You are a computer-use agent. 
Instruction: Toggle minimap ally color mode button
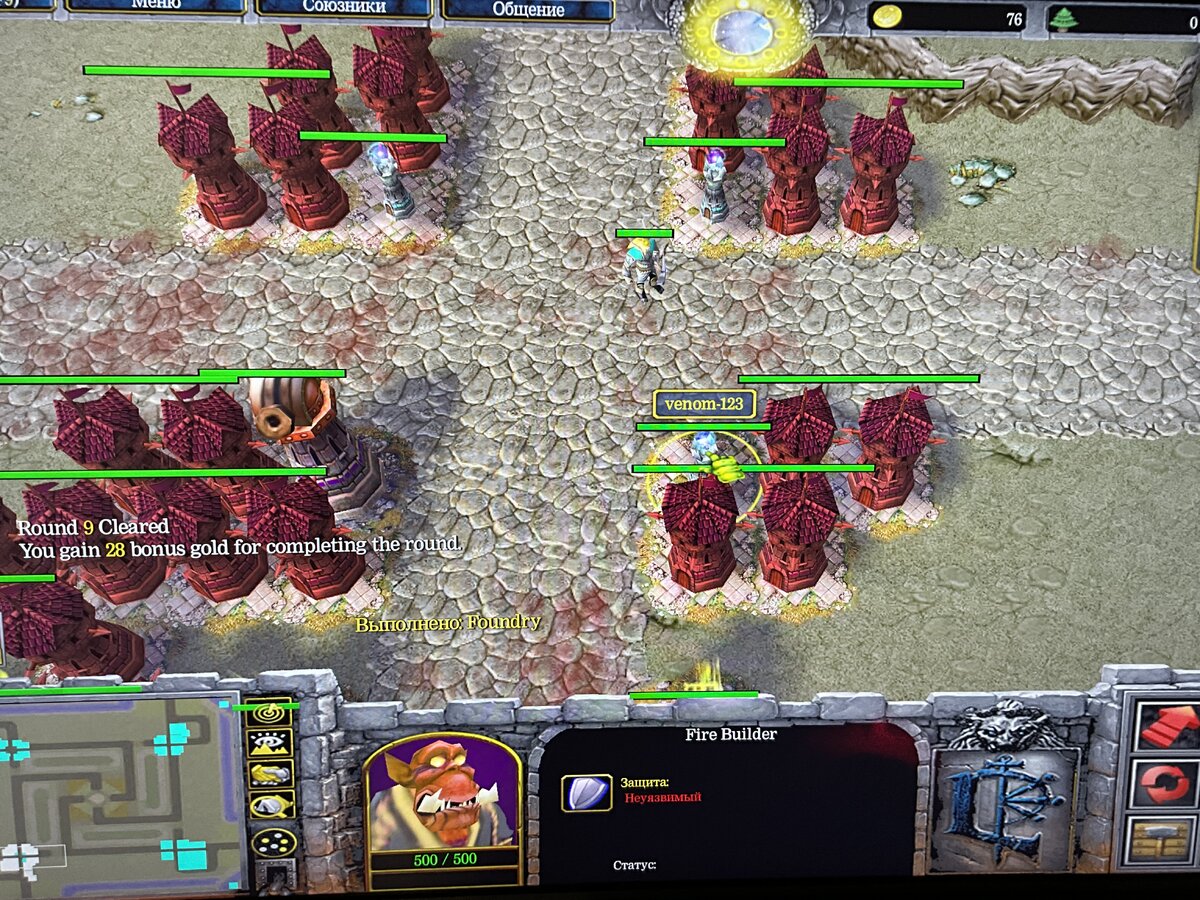click(271, 773)
